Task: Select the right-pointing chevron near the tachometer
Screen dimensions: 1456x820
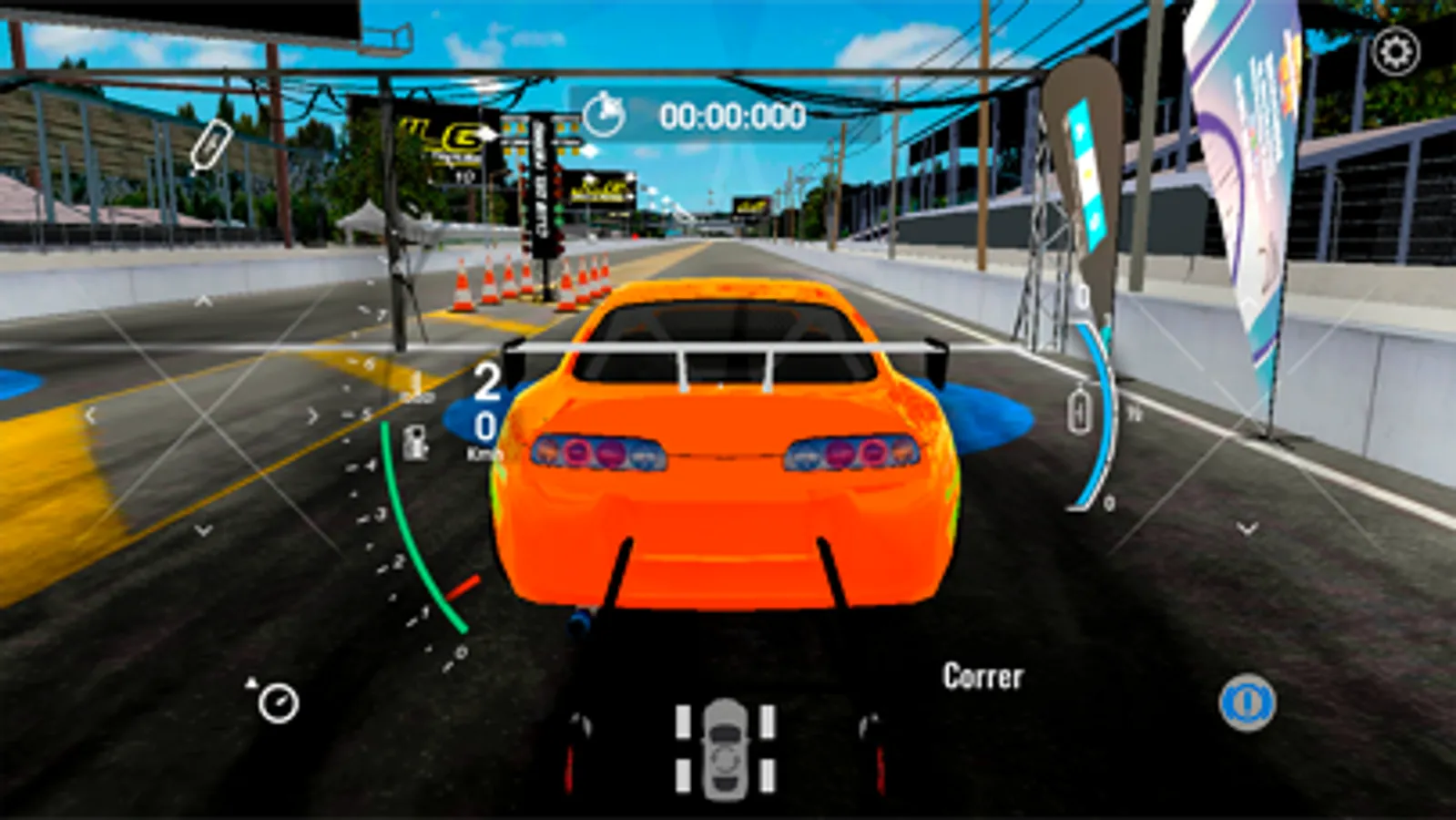Action: pos(312,416)
